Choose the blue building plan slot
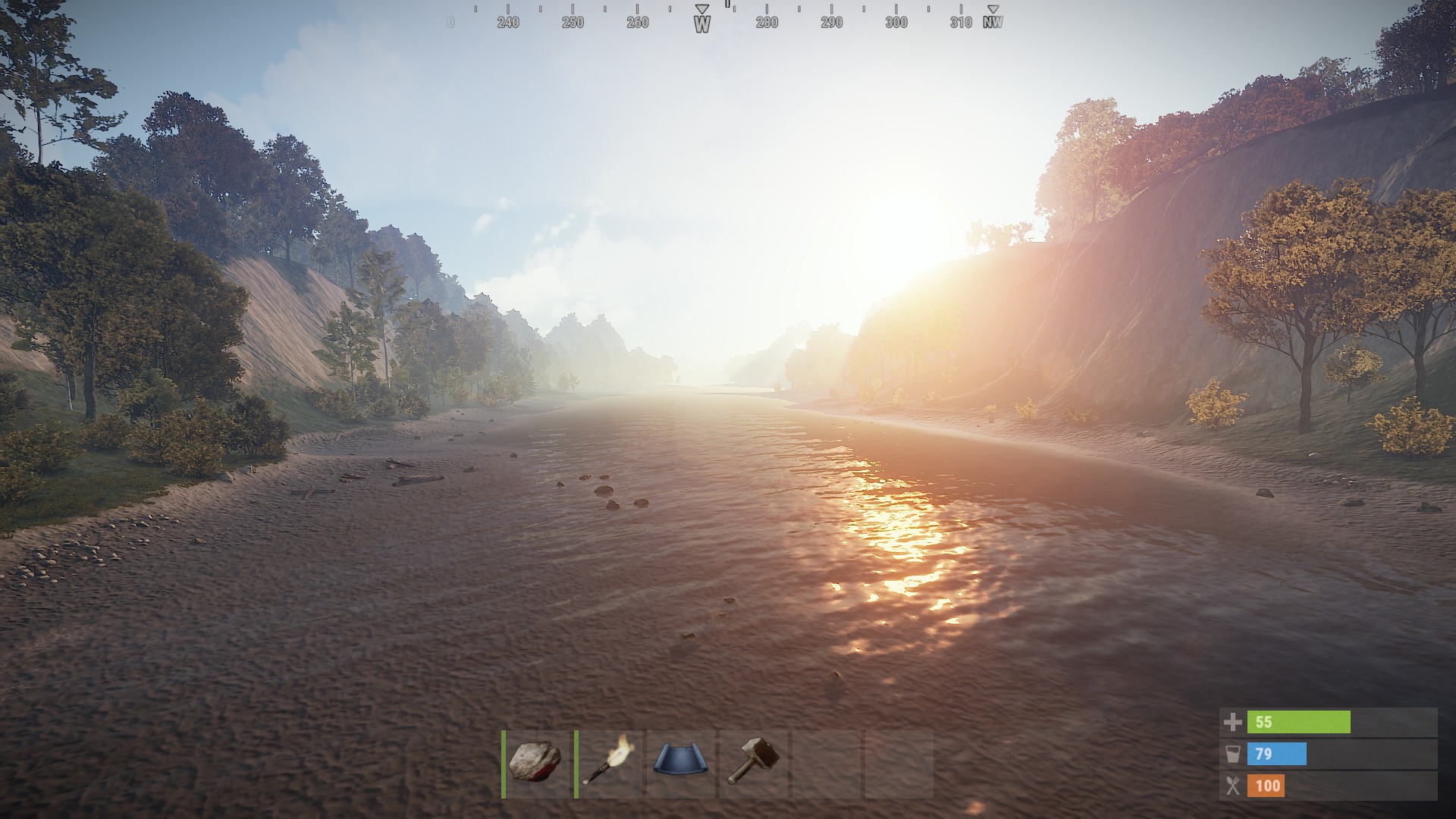Screen dimensions: 1456x819 [x=680, y=763]
